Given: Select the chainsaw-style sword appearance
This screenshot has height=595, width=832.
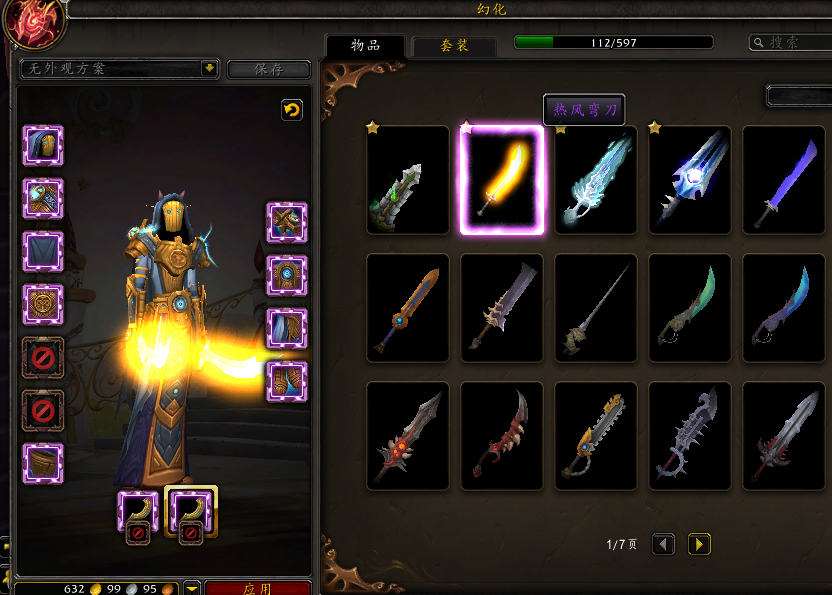Looking at the screenshot, I should tap(596, 436).
